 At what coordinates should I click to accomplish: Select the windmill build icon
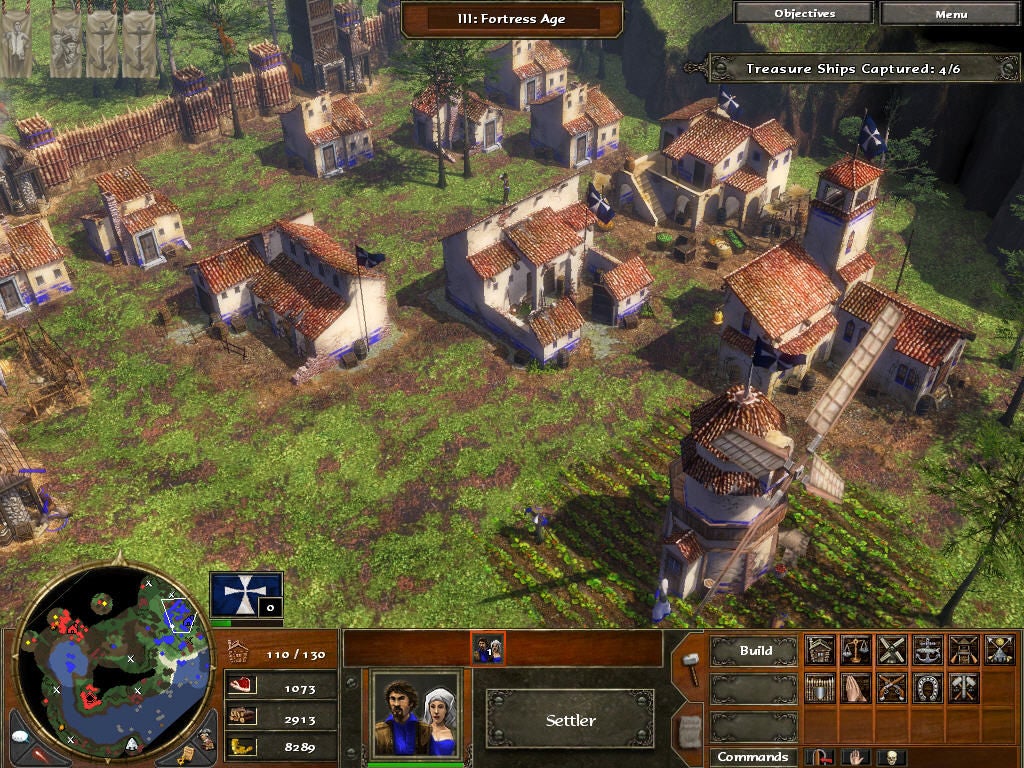tap(891, 650)
